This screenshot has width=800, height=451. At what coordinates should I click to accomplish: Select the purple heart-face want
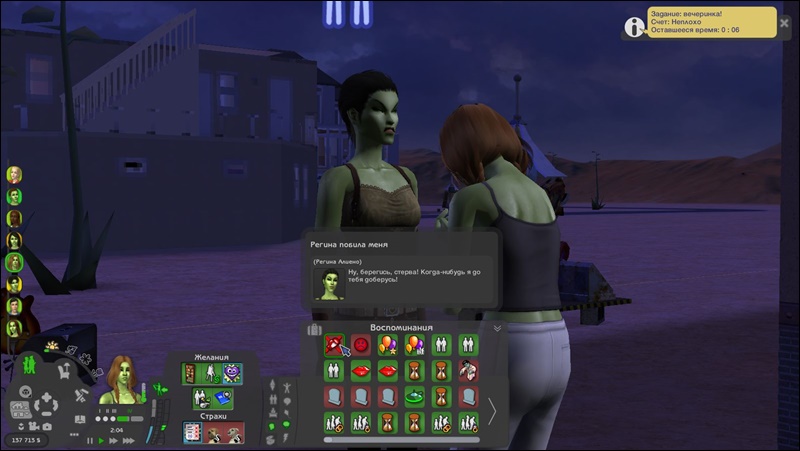(232, 373)
